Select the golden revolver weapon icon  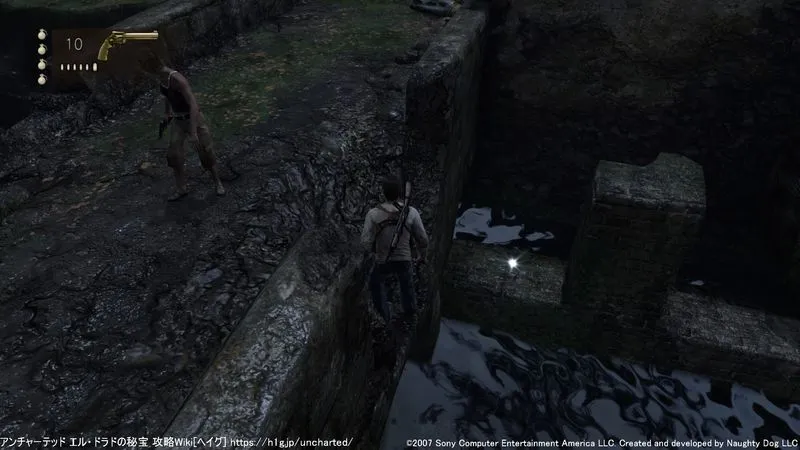coord(127,45)
